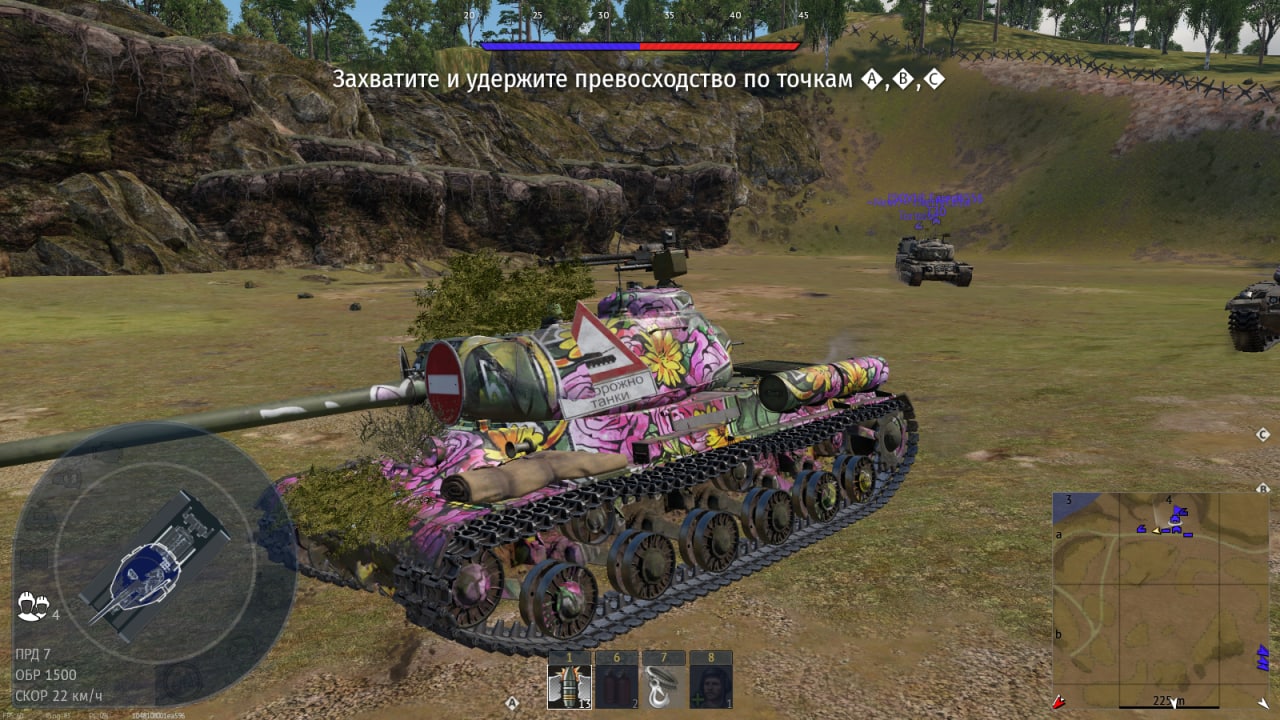
Task: Click the tactical minimap
Action: click(x=1160, y=600)
